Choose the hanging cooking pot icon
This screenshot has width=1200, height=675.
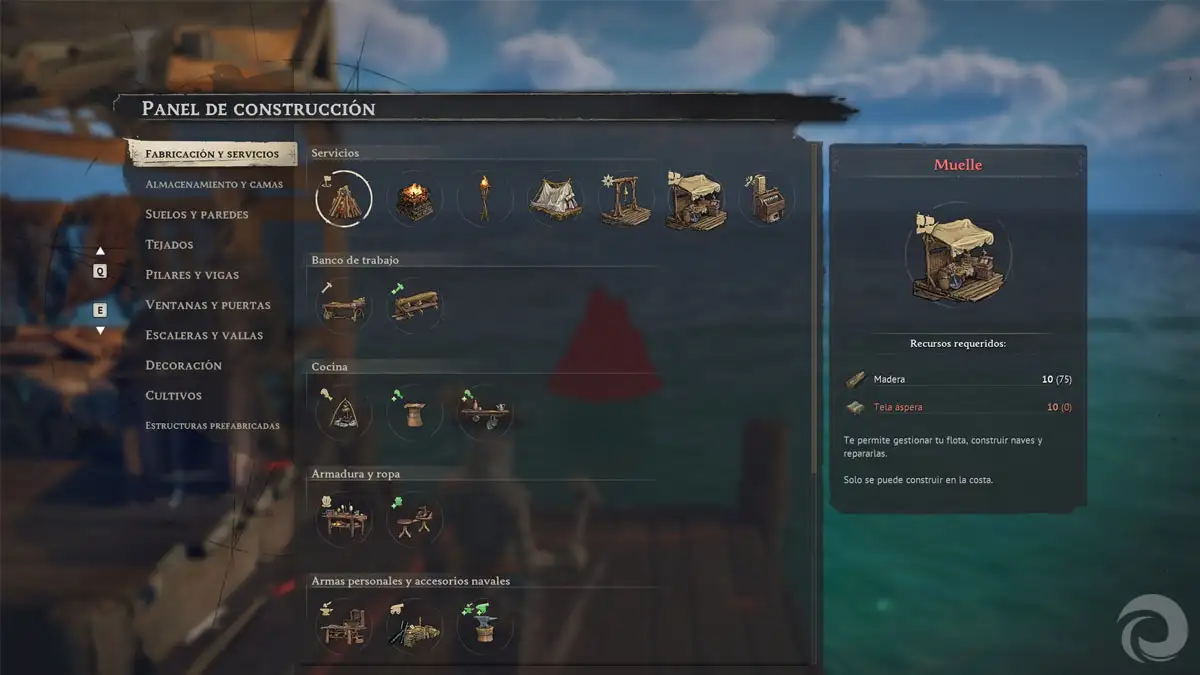click(x=343, y=412)
